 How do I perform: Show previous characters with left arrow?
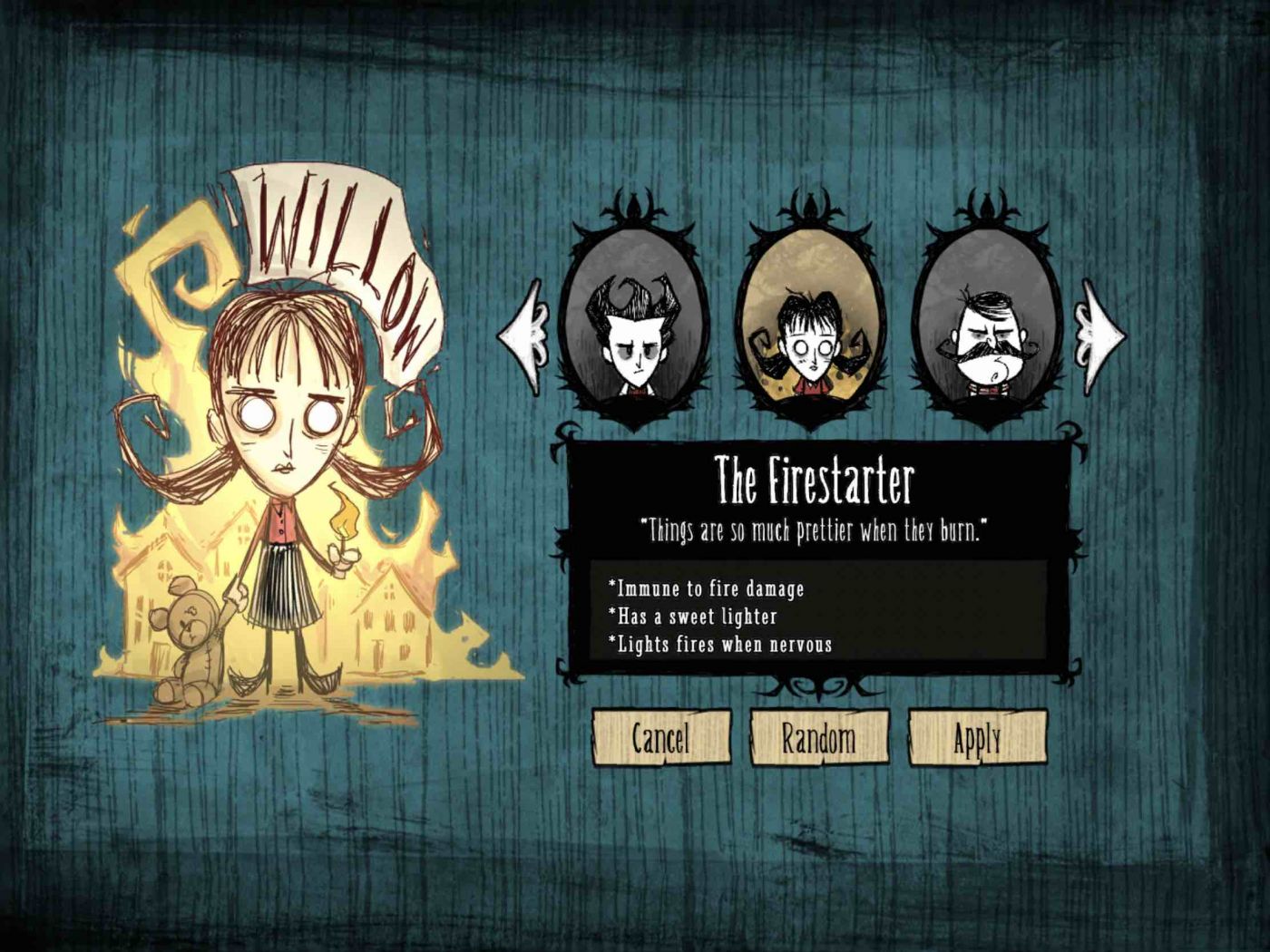[523, 335]
